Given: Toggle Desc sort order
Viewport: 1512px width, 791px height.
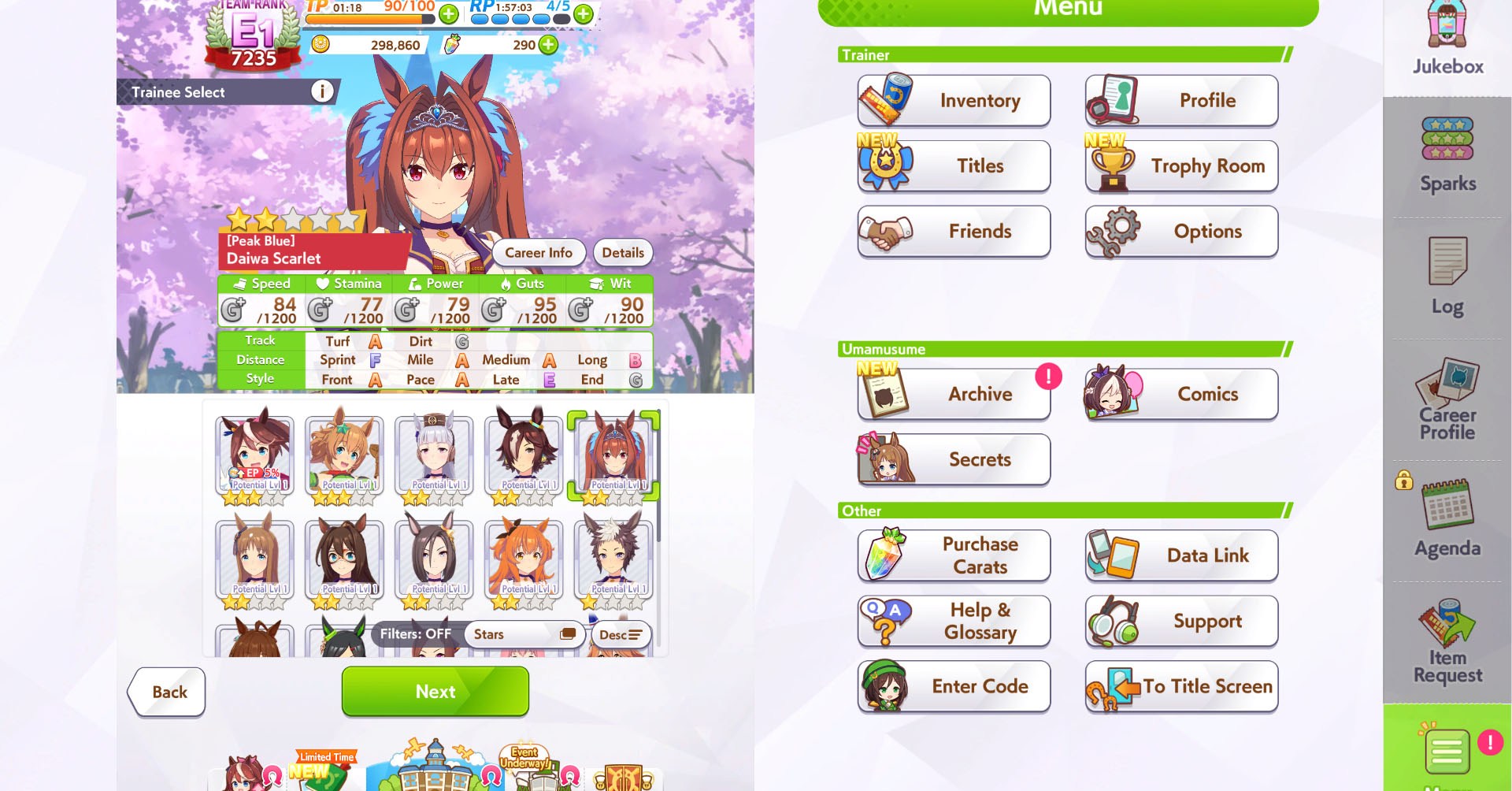Looking at the screenshot, I should pos(621,634).
